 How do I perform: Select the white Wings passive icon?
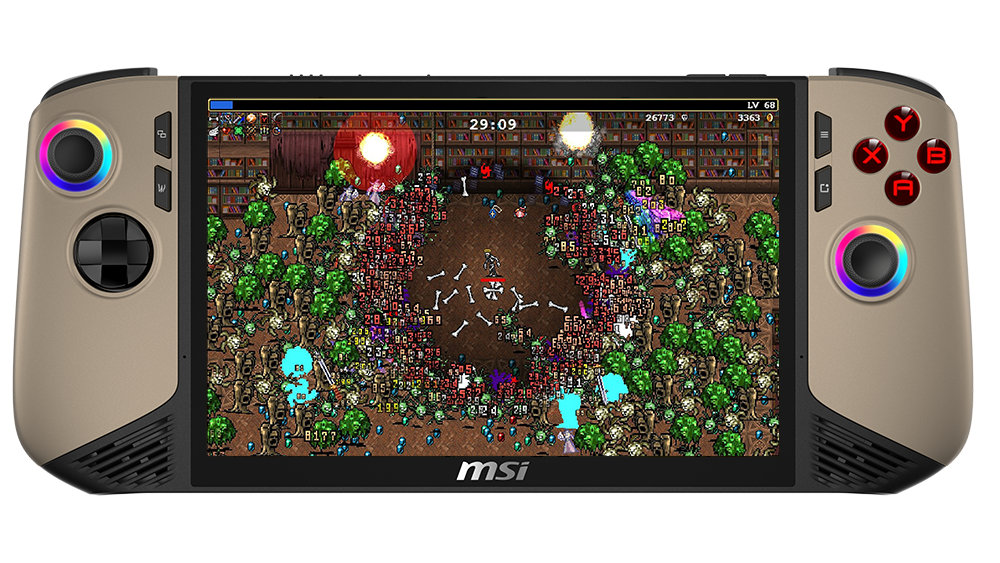pyautogui.click(x=214, y=132)
